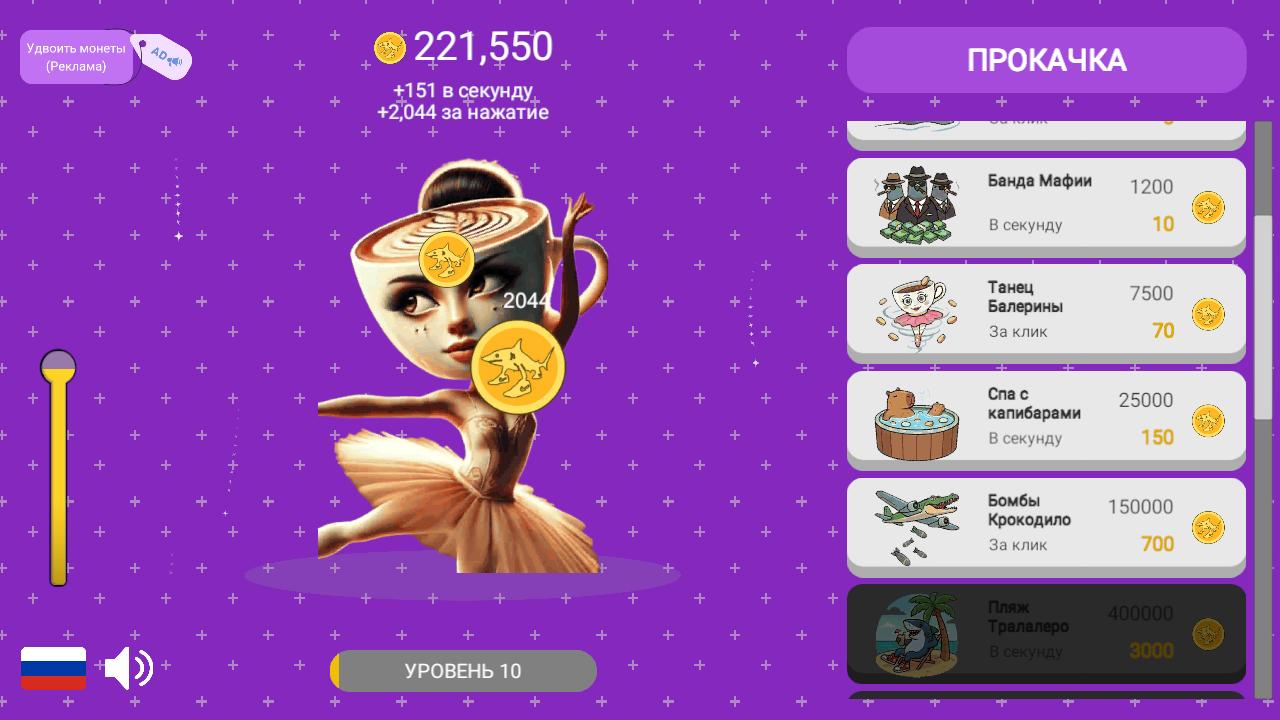Viewport: 1280px width, 720px height.
Task: Click the shark coin on the ballerina
Action: click(x=518, y=367)
